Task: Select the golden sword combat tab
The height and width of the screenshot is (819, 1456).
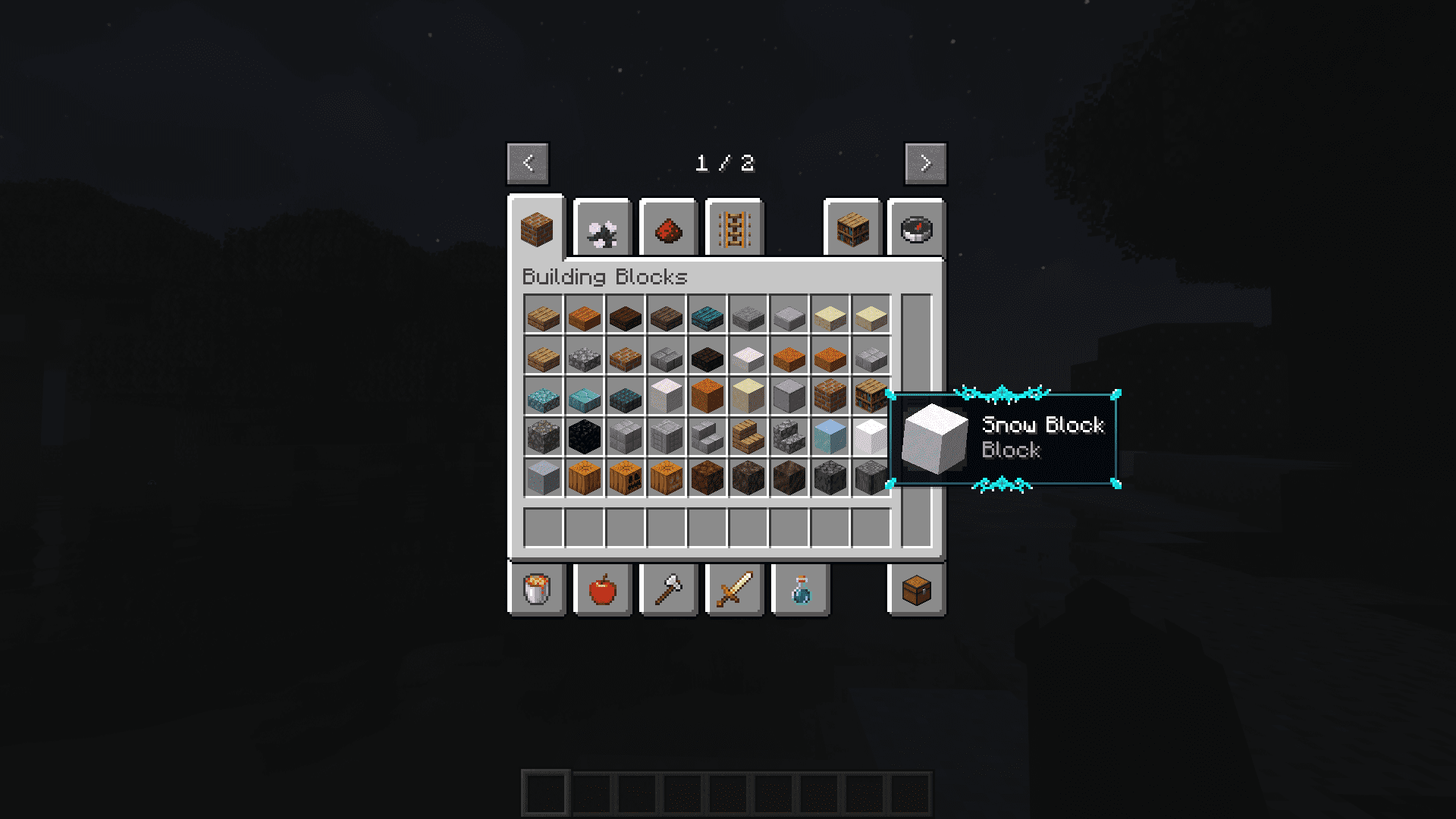Action: click(734, 590)
